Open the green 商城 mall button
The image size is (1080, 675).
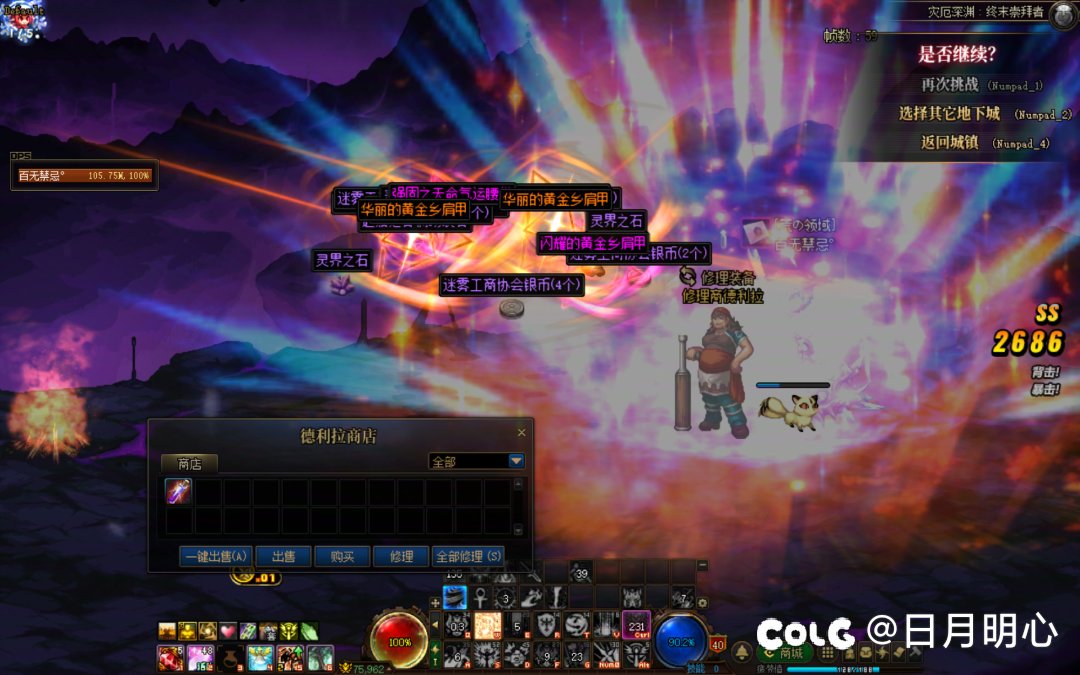click(785, 653)
